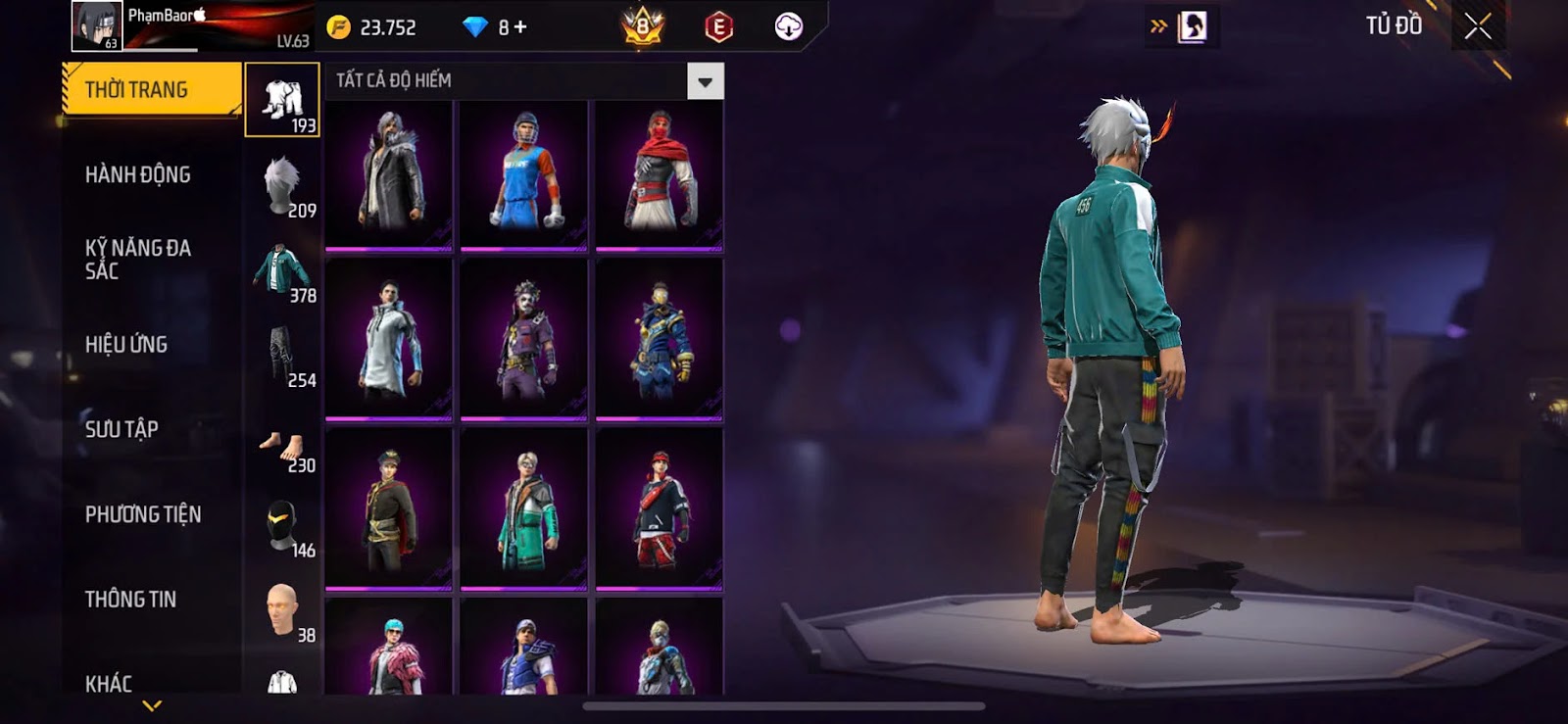Viewport: 1568px width, 724px height.
Task: Choose the blue and orange sports outfit
Action: [x=524, y=174]
